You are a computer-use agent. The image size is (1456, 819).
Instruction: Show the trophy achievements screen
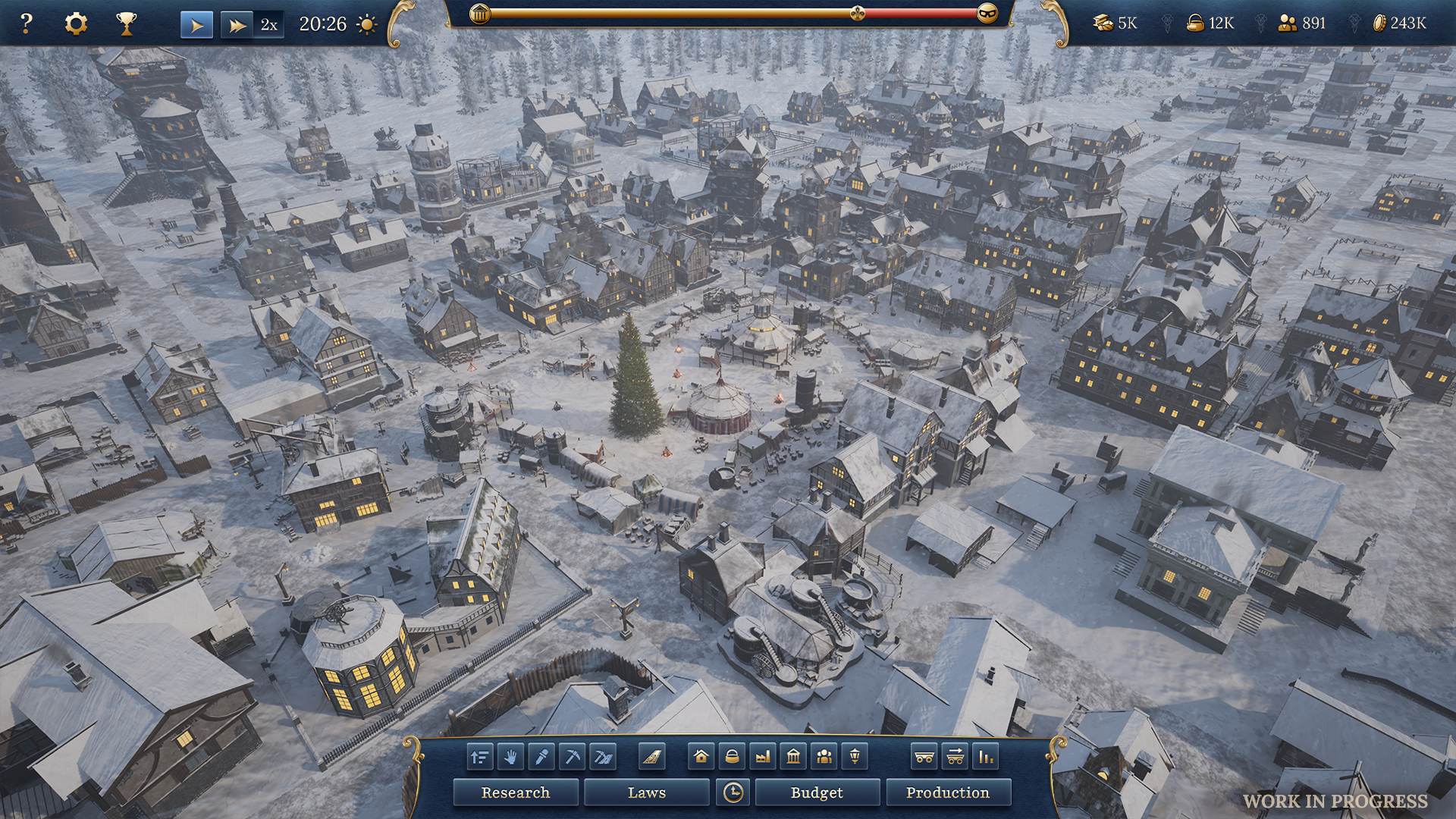click(126, 24)
